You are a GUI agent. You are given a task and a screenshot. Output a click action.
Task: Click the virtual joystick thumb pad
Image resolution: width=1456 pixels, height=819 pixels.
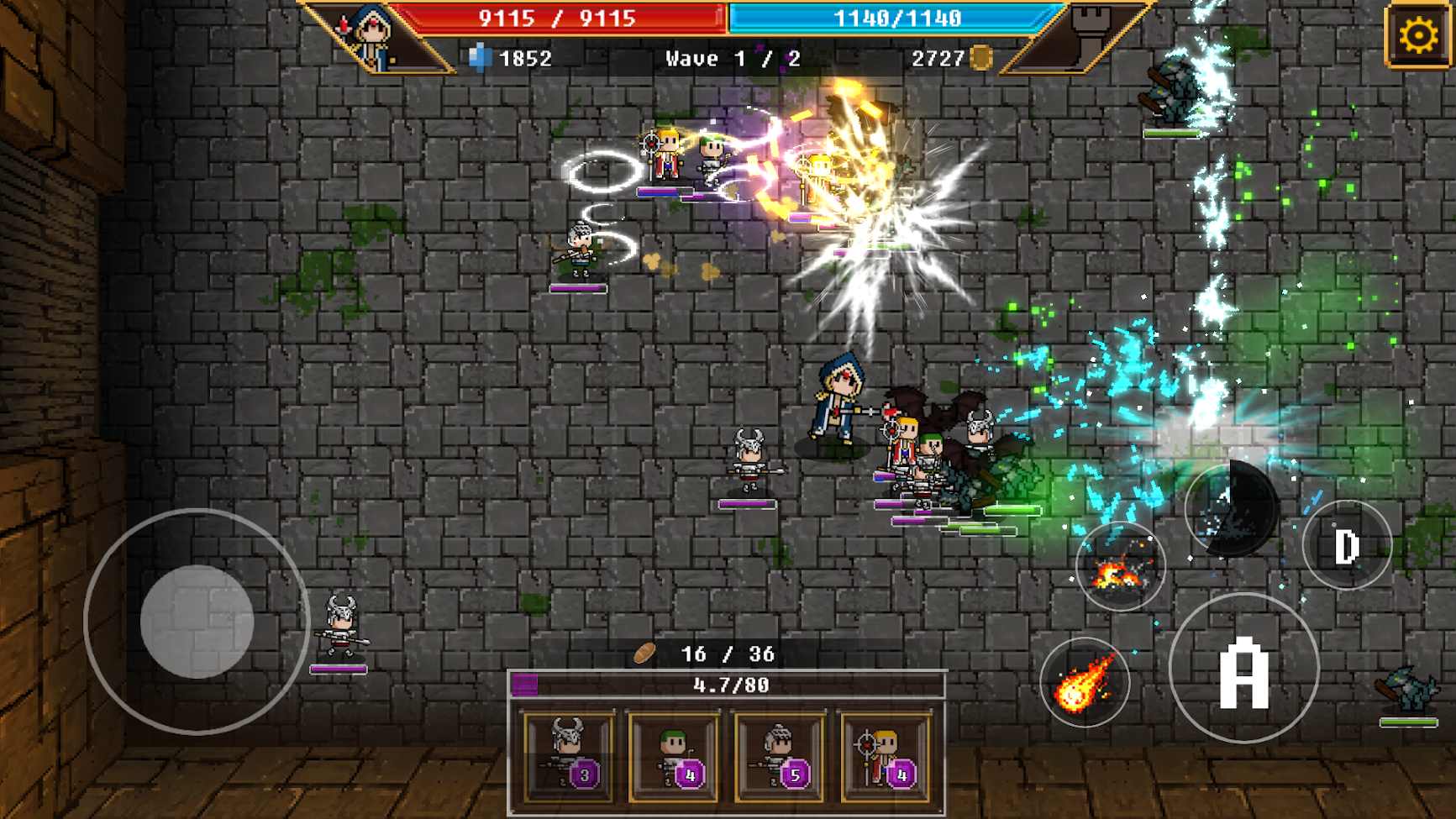click(x=197, y=622)
